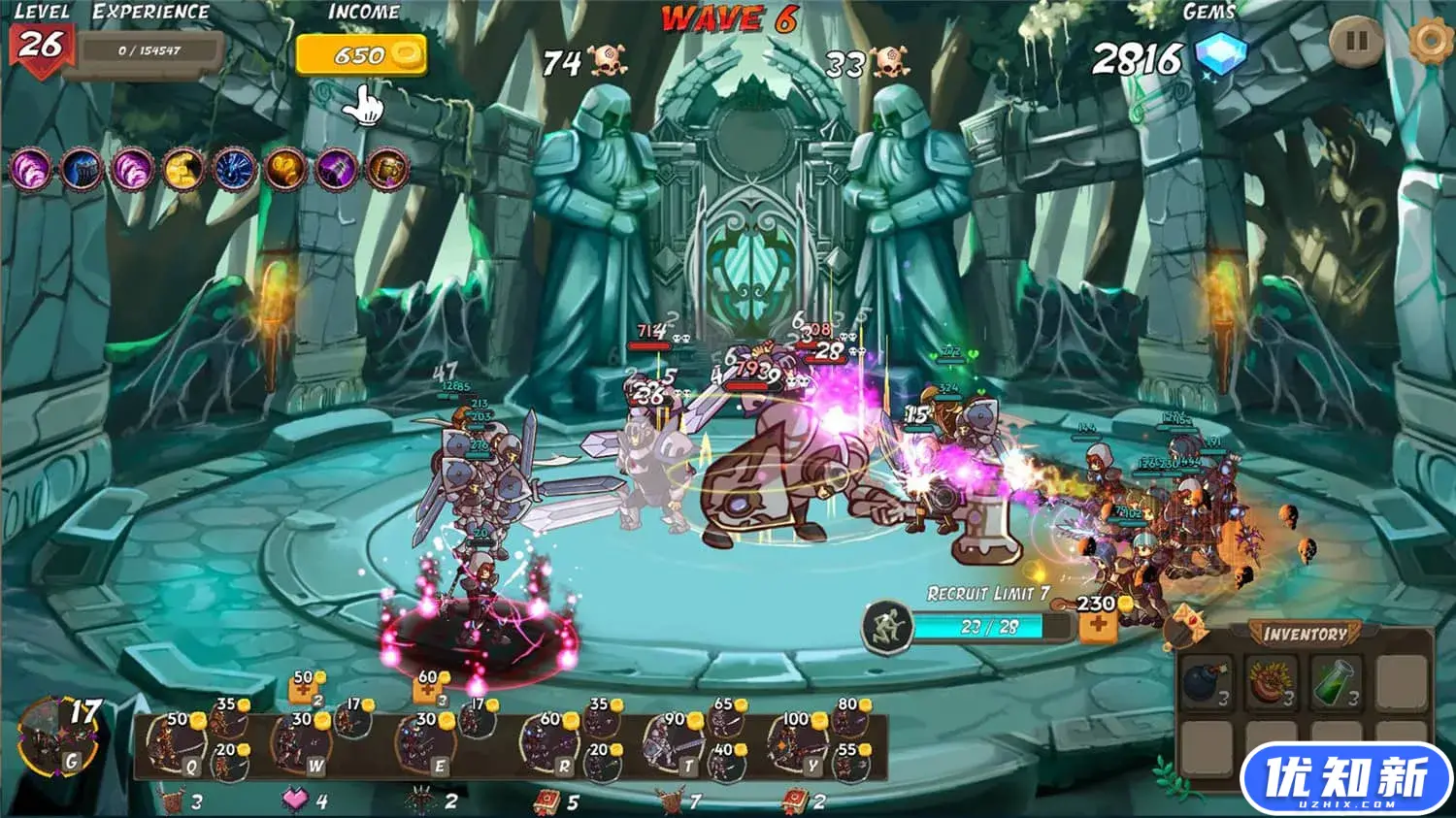
Task: Recruit the Q unit costing 50 gold
Action: tap(176, 744)
